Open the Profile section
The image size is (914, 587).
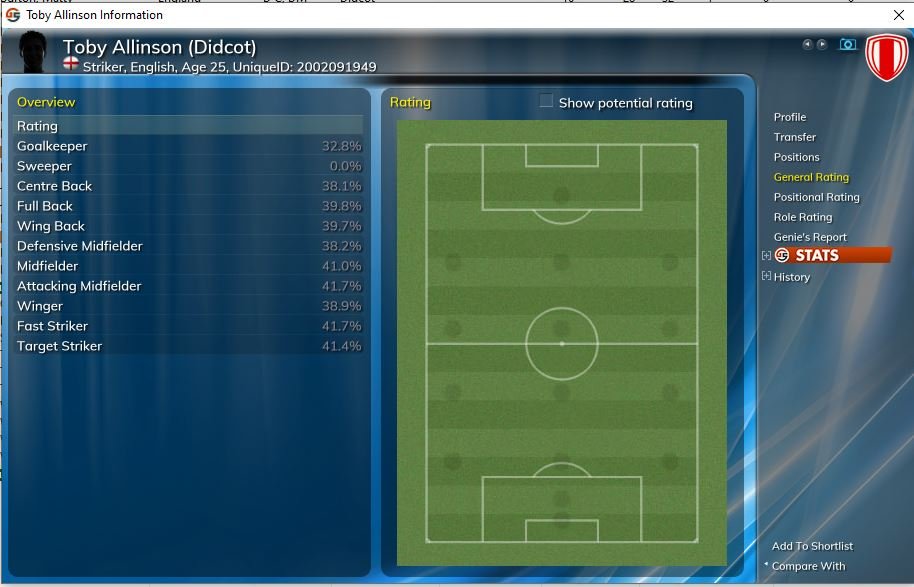[x=789, y=117]
